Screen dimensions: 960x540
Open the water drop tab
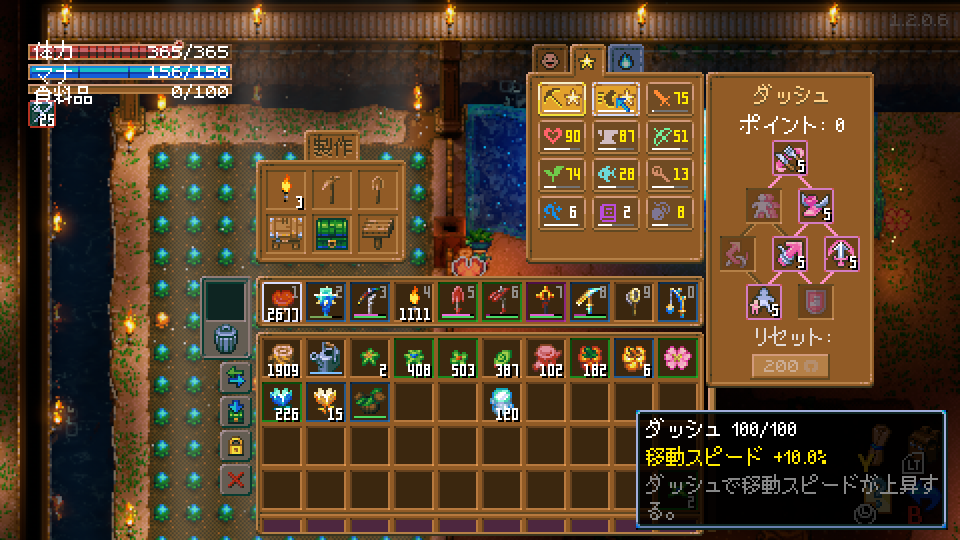click(624, 60)
